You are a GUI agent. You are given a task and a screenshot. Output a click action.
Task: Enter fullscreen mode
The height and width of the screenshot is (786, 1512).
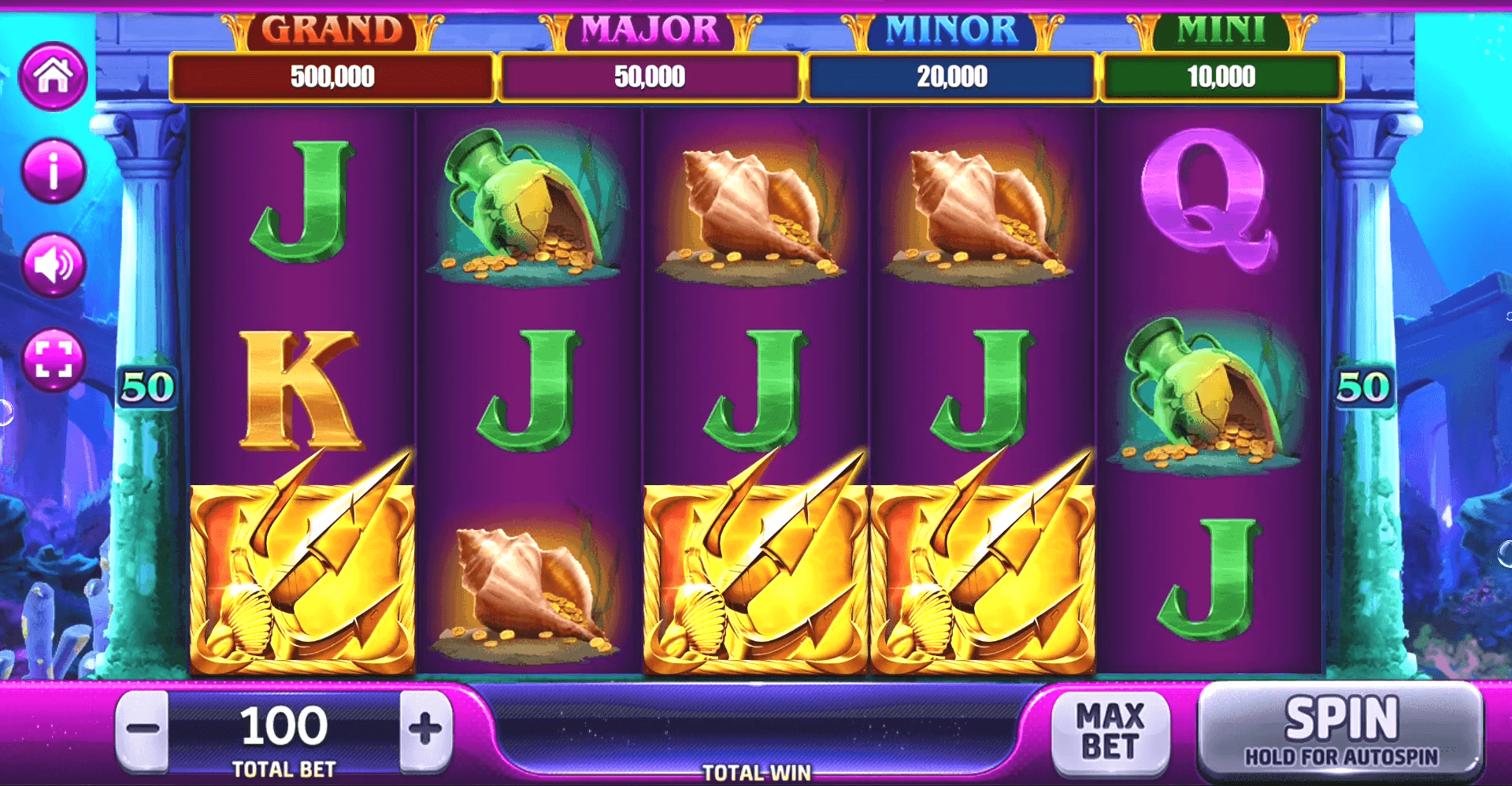point(53,360)
